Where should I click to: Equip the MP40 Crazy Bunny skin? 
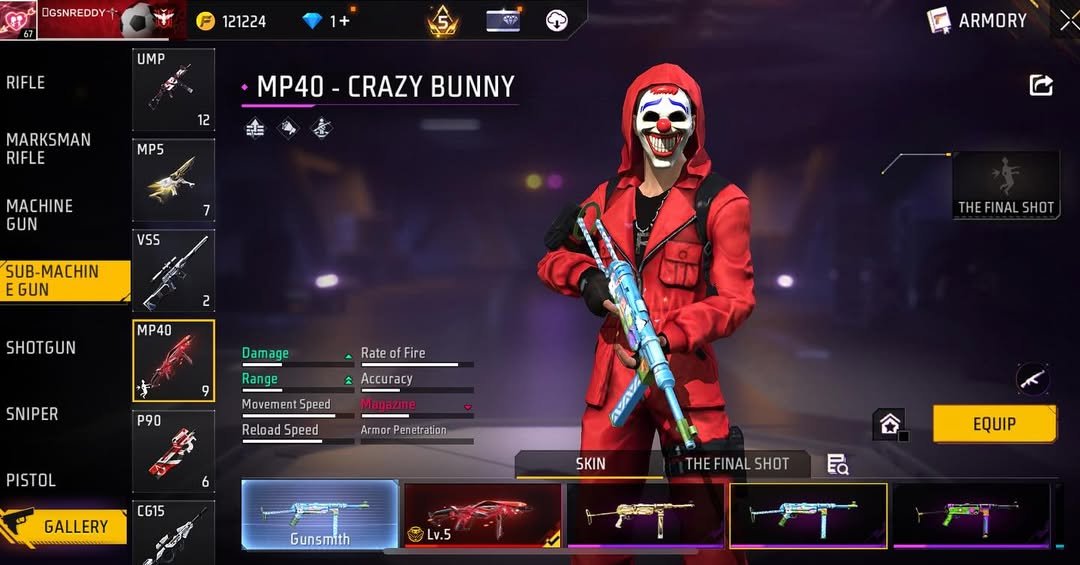(x=994, y=424)
